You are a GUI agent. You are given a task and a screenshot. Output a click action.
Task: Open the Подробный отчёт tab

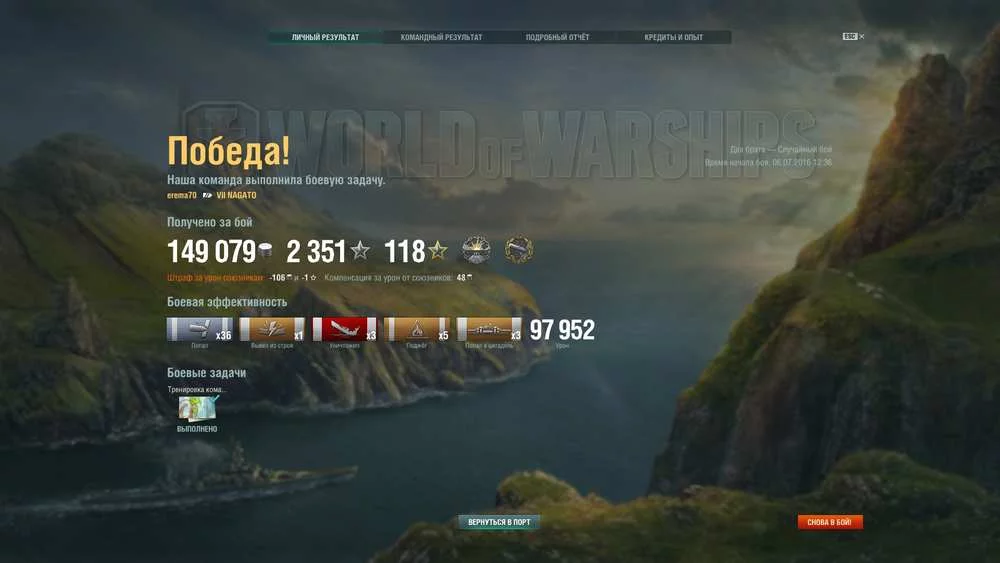click(x=557, y=38)
